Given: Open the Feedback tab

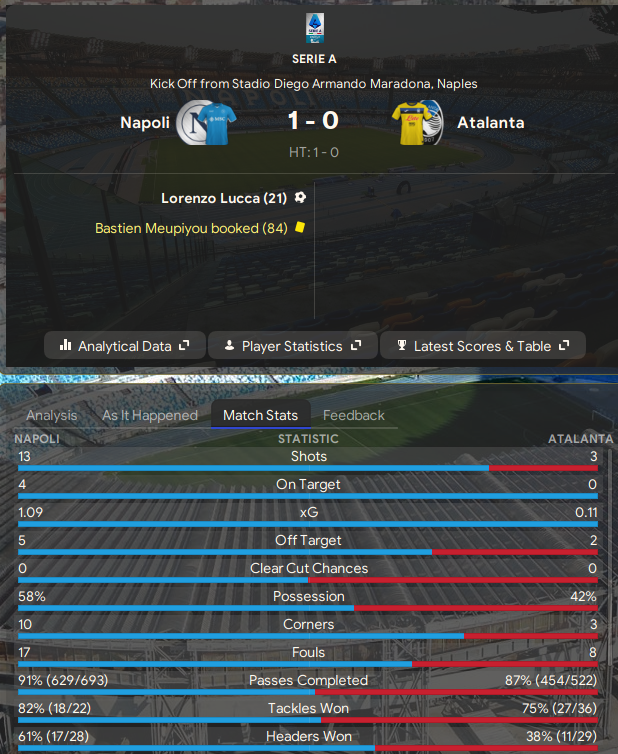Looking at the screenshot, I should (354, 415).
